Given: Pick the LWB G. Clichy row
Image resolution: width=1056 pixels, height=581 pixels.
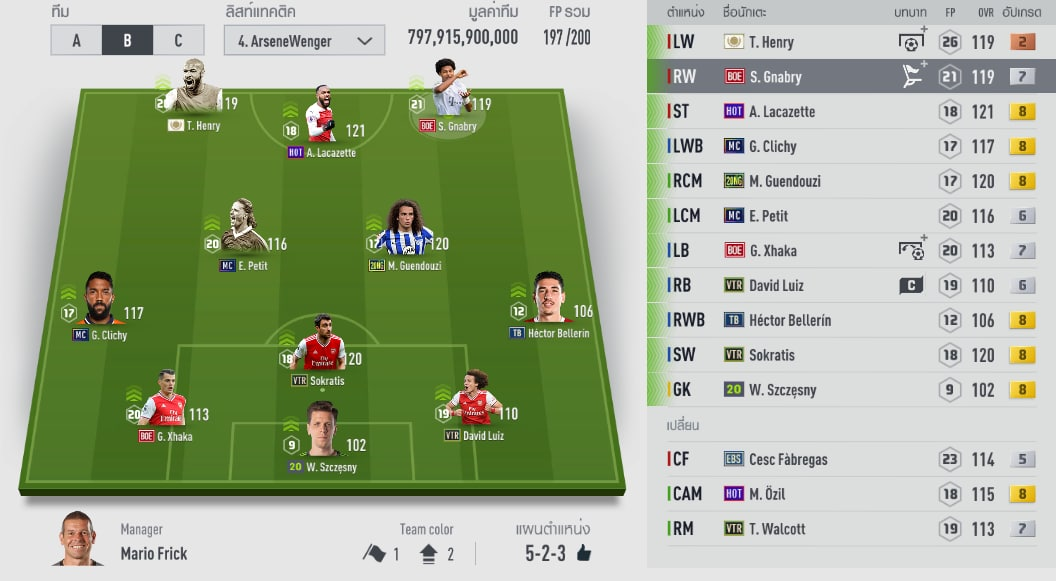Looking at the screenshot, I should (x=851, y=146).
